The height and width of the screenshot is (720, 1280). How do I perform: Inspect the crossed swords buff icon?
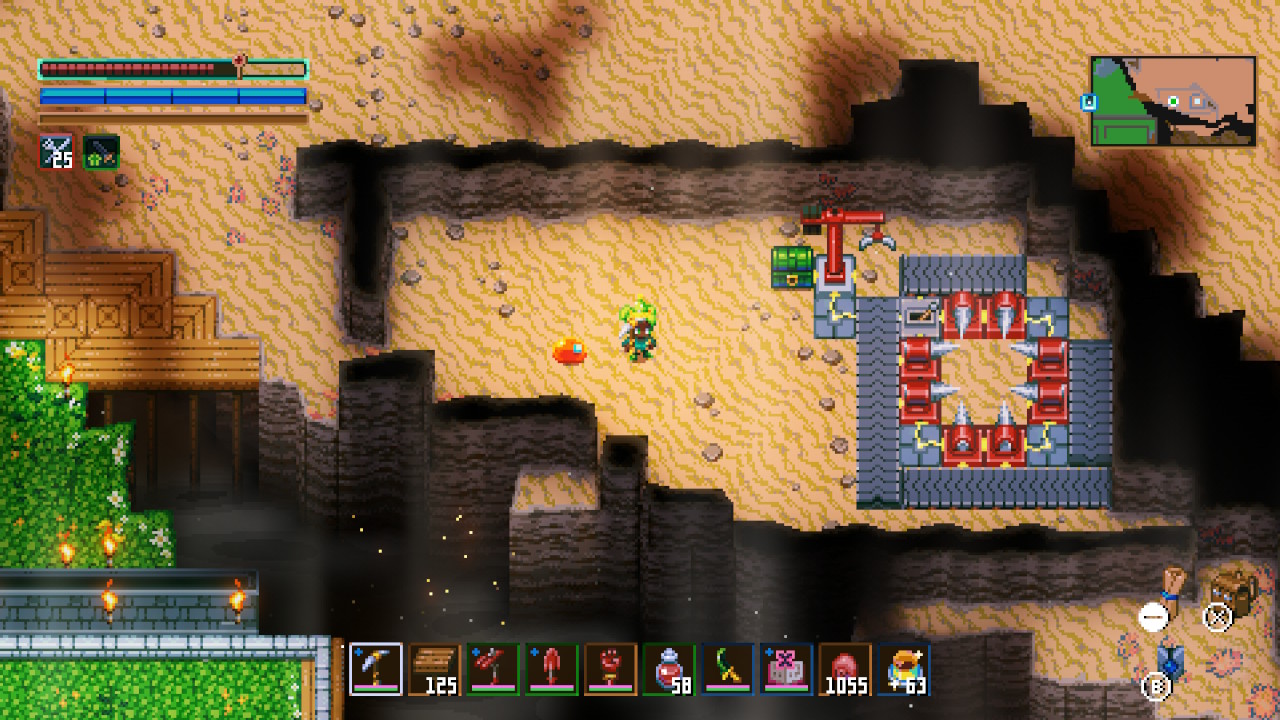point(56,152)
